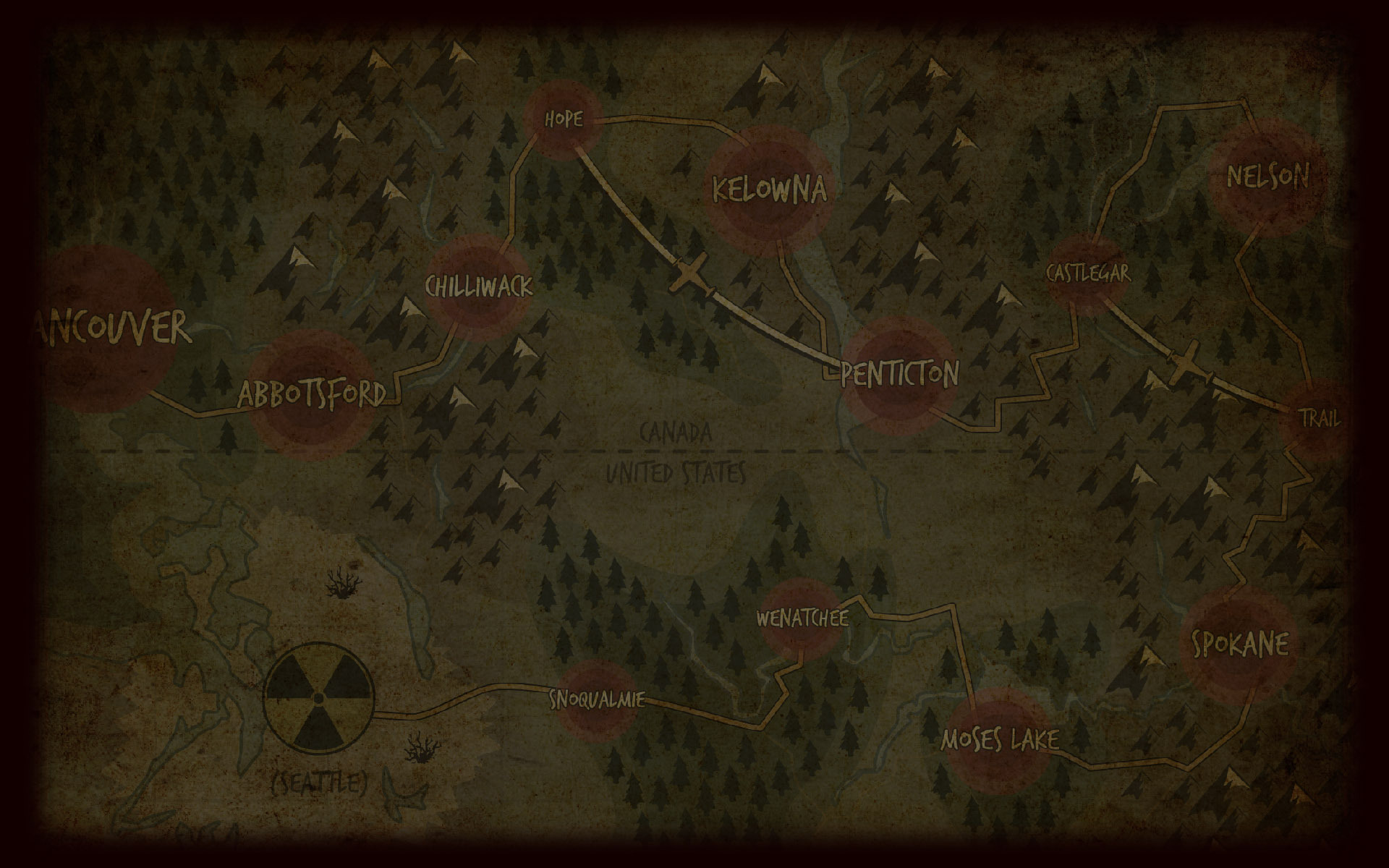This screenshot has height=868, width=1389.
Task: Pick Kelowna as the destination
Action: coord(768,190)
